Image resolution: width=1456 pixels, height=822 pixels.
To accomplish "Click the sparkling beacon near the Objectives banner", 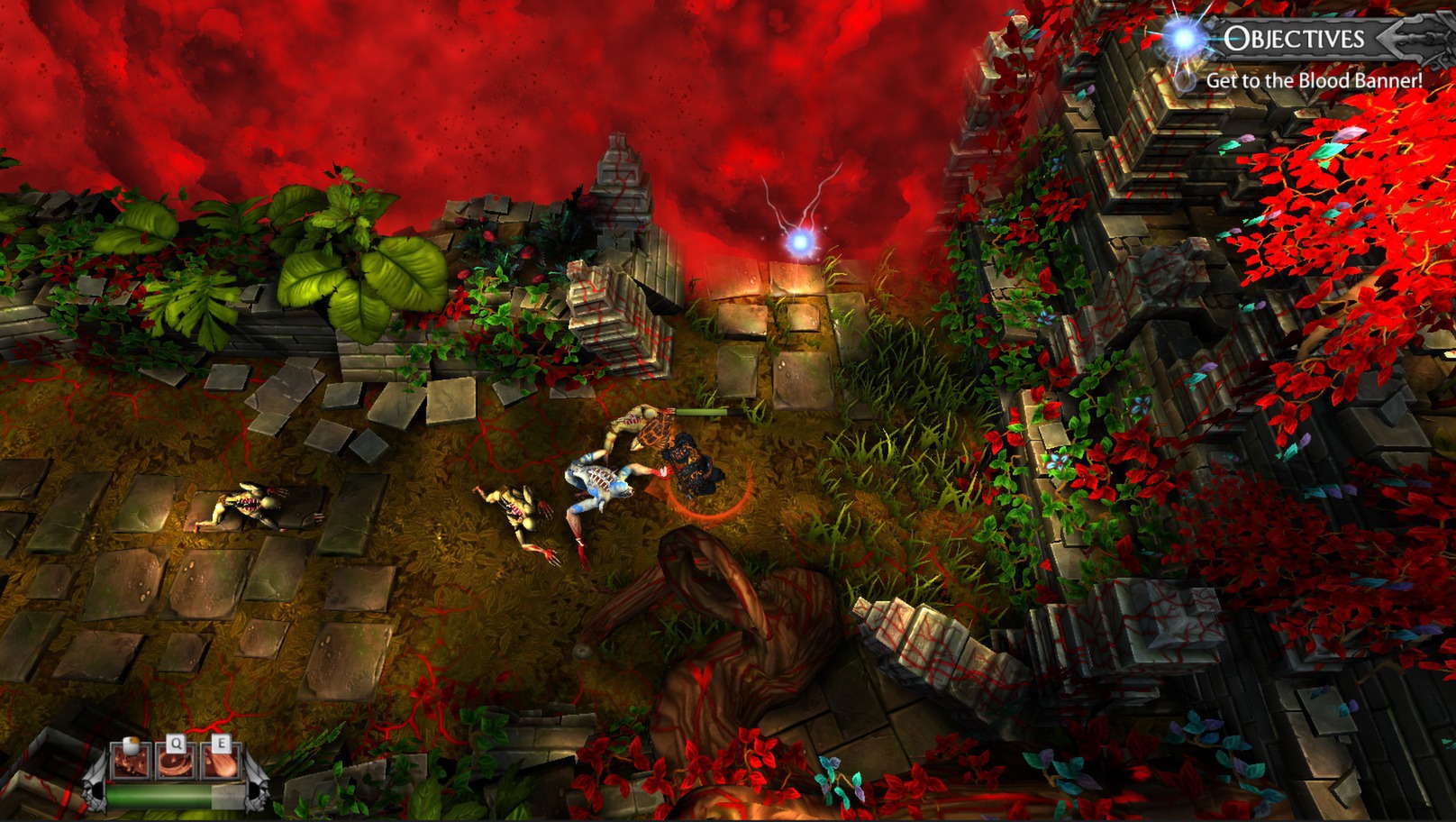I will click(x=1181, y=37).
